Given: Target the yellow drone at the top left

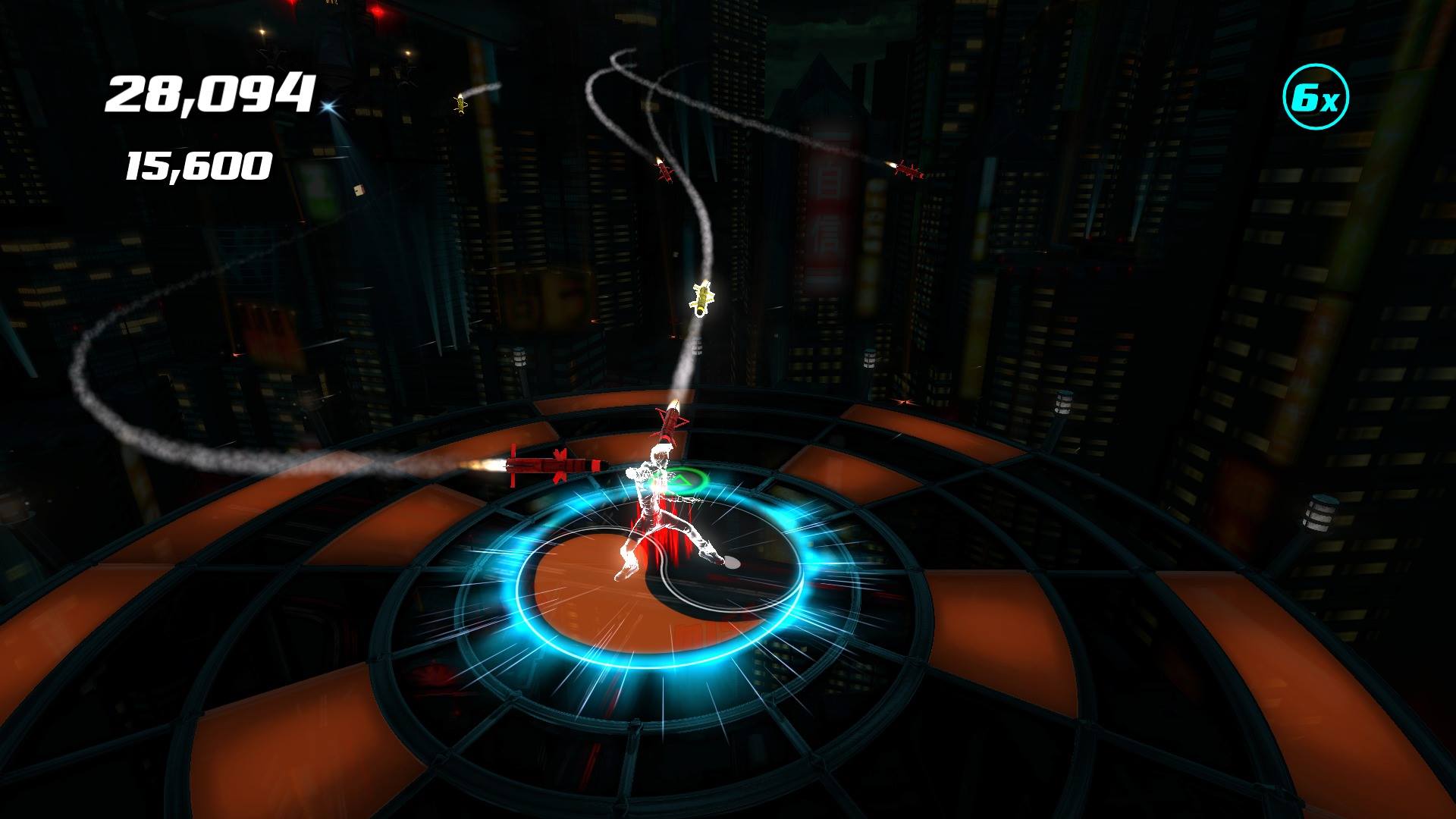Looking at the screenshot, I should (460, 106).
